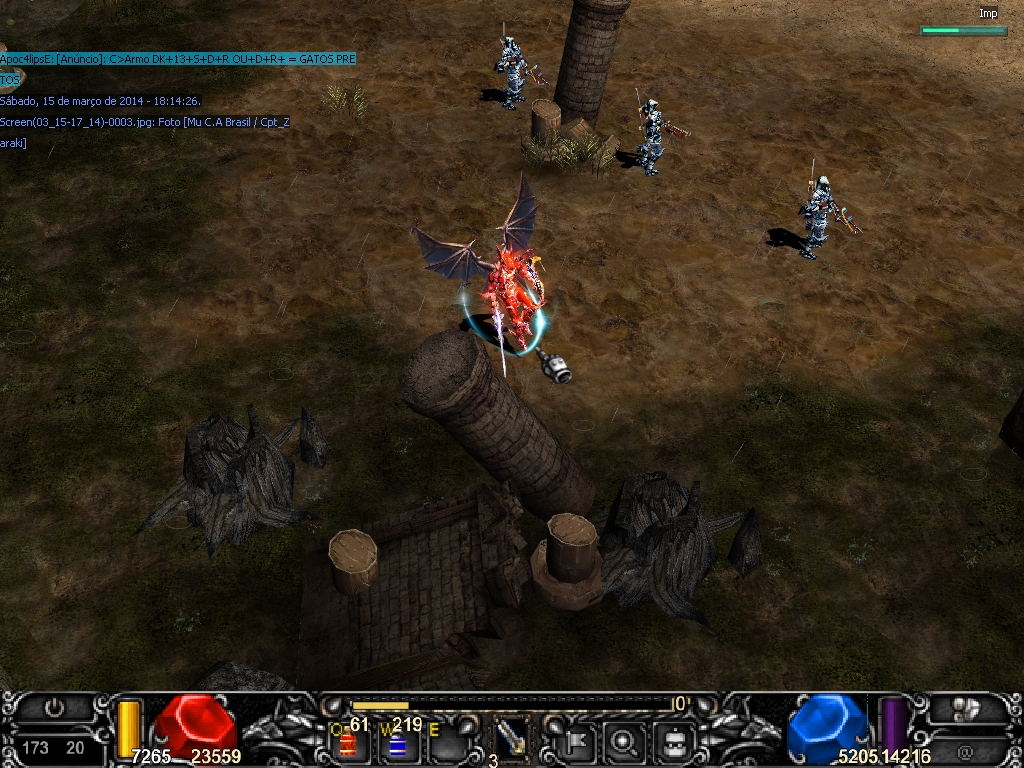Image resolution: width=1024 pixels, height=768 pixels.
Task: Open the backpack inventory button
Action: click(673, 741)
